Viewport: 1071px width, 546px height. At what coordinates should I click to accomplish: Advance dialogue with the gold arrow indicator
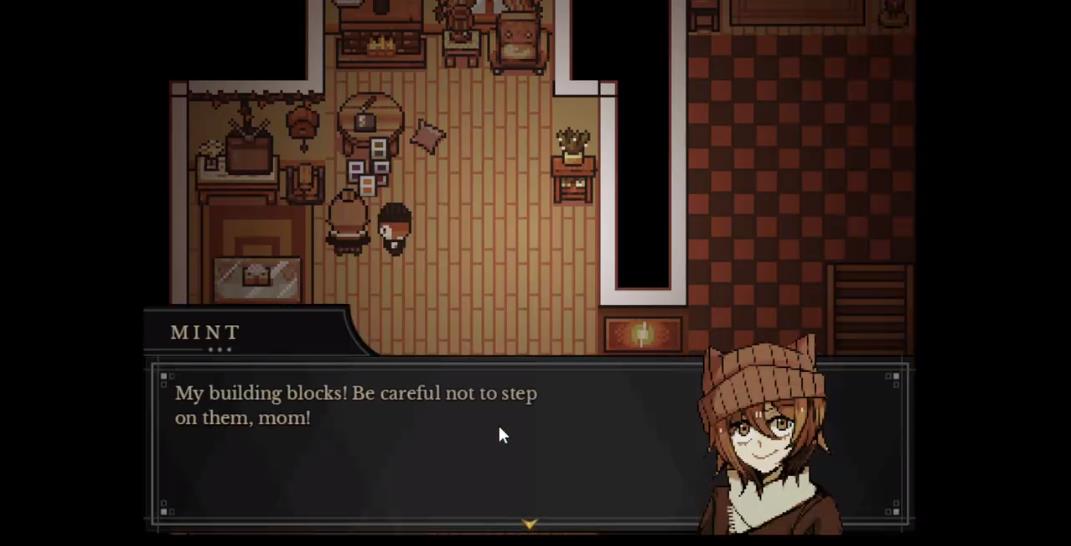tap(530, 523)
